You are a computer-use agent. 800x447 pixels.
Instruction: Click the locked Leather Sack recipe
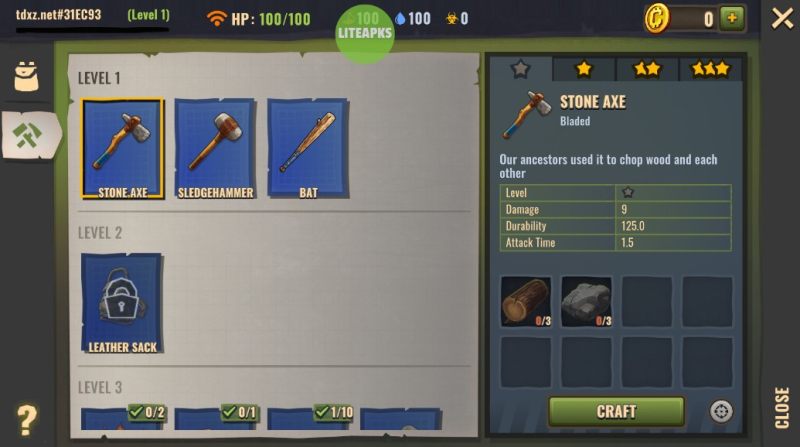122,302
